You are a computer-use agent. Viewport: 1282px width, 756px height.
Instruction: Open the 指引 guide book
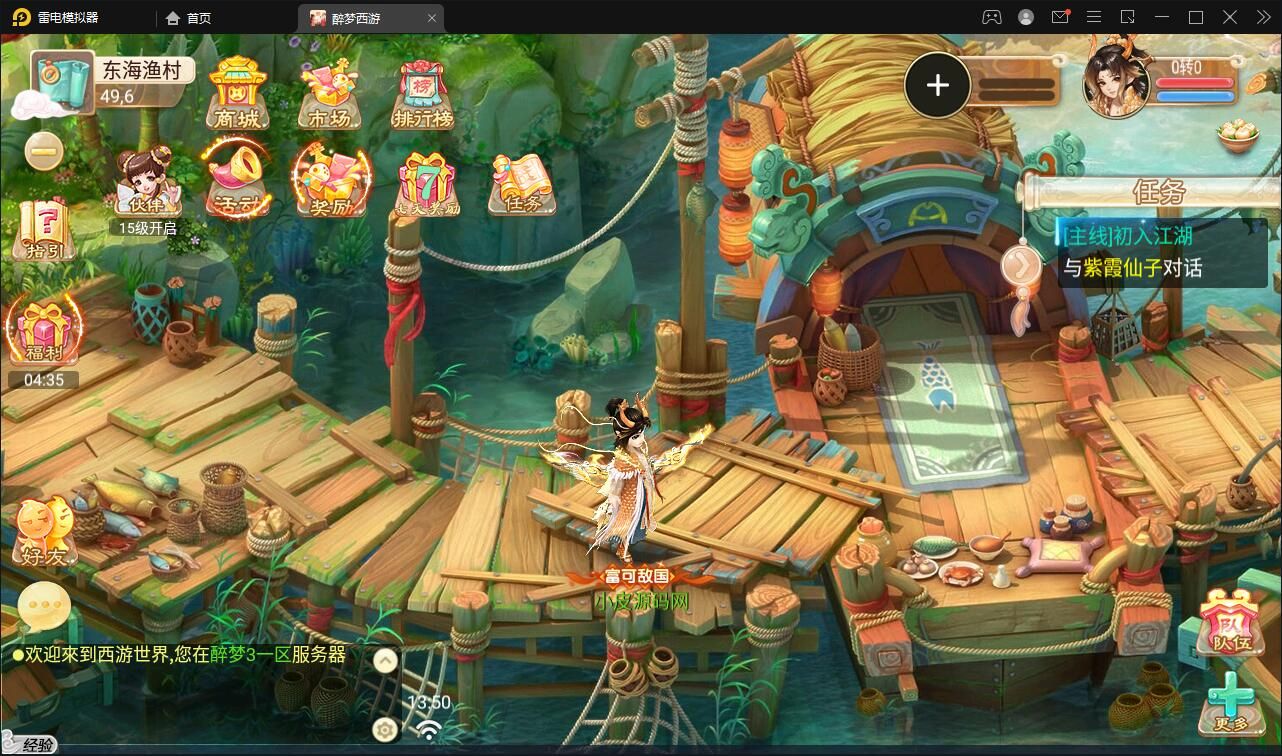point(43,228)
